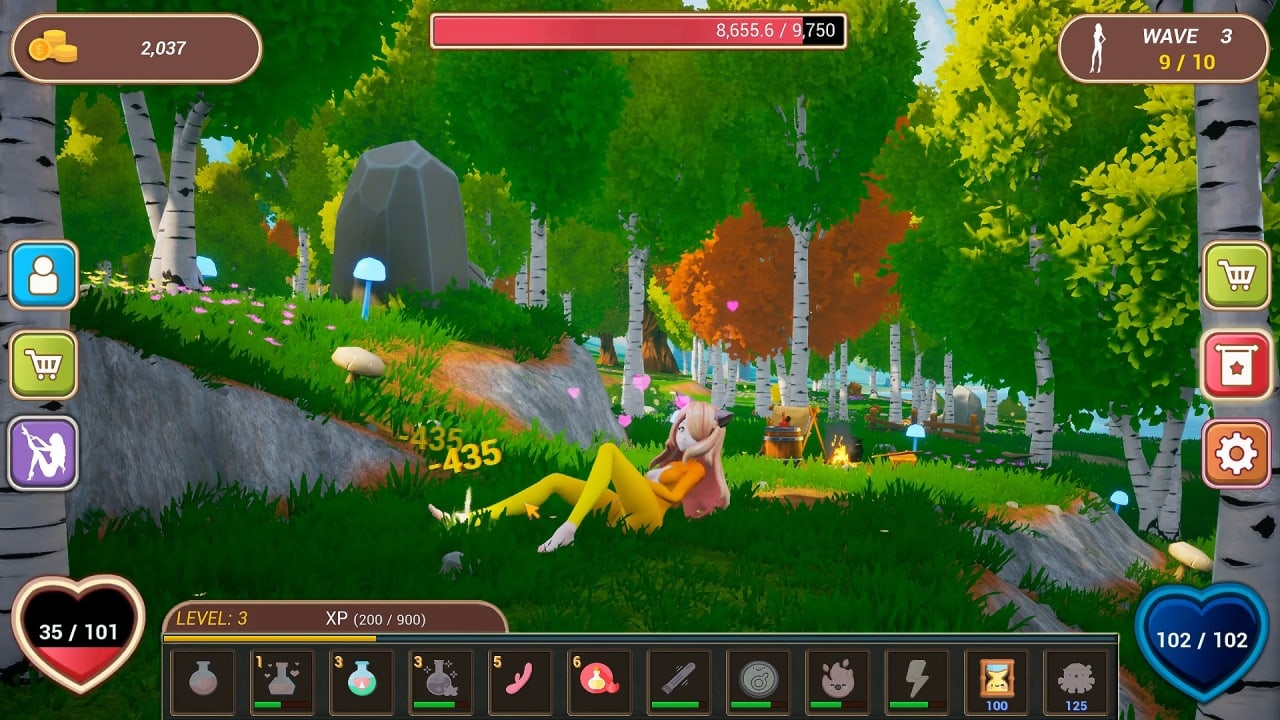
Task: Open the purple silhouette pose menu
Action: (x=44, y=453)
